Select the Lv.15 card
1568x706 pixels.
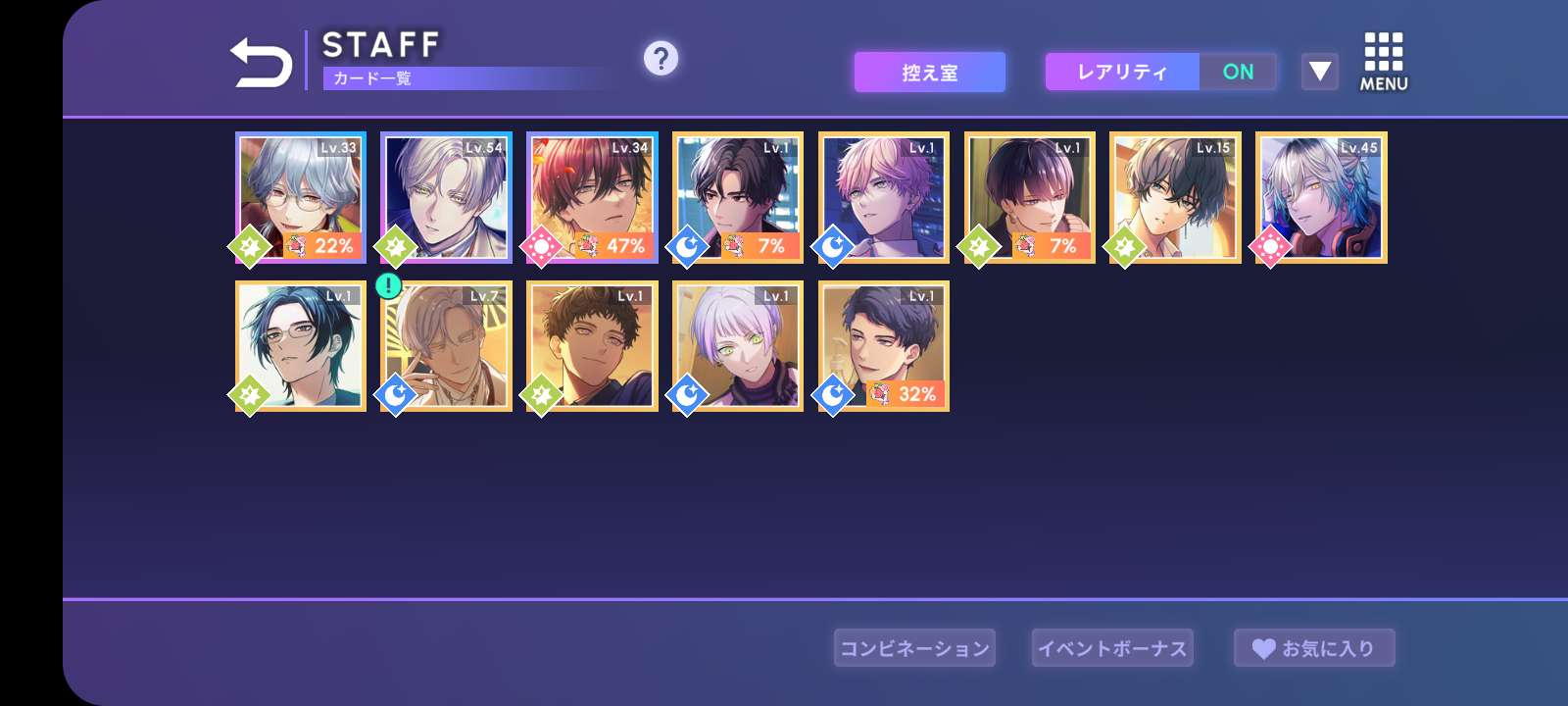click(x=1175, y=197)
